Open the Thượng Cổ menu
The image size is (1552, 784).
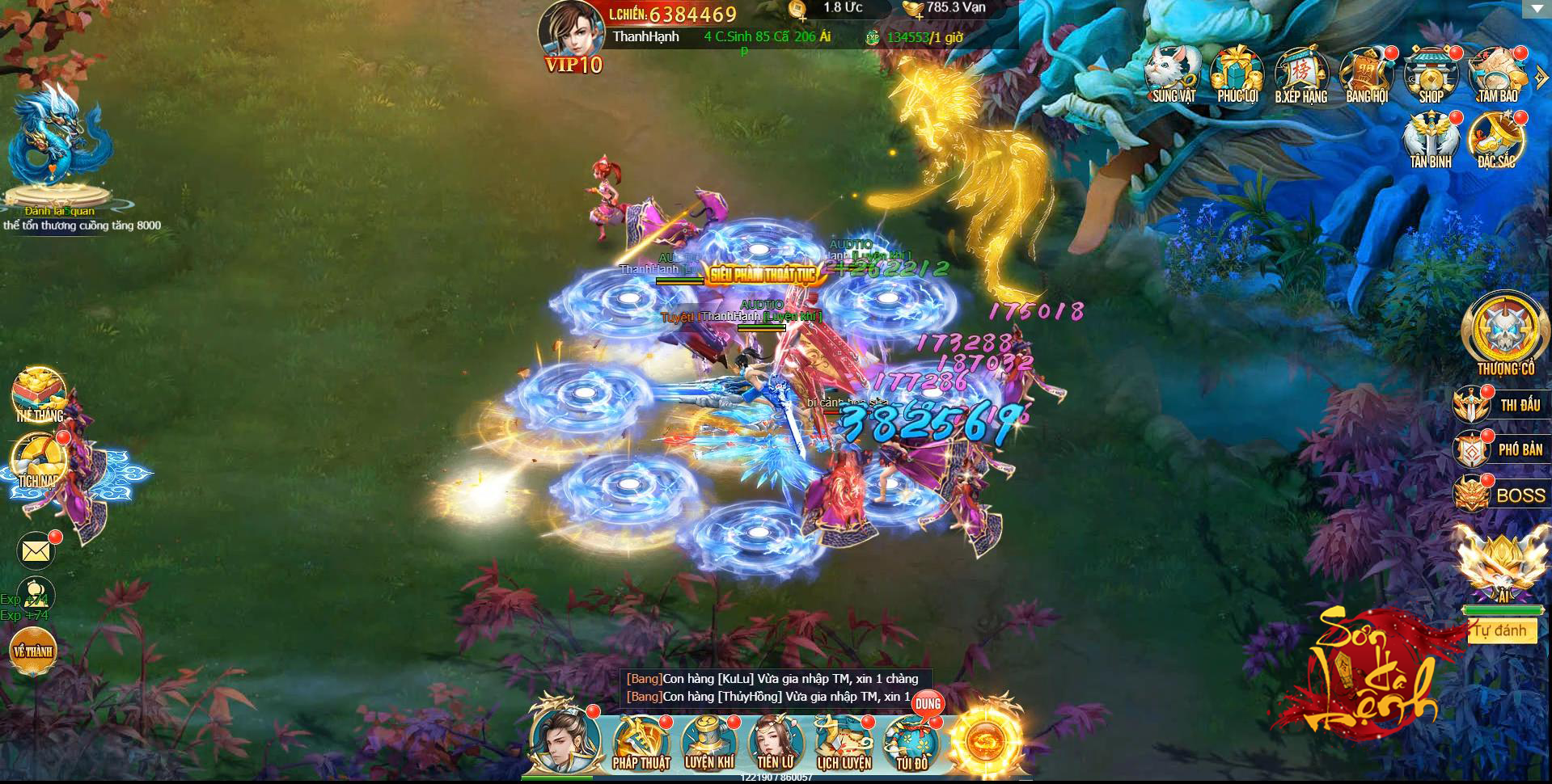(x=1505, y=333)
